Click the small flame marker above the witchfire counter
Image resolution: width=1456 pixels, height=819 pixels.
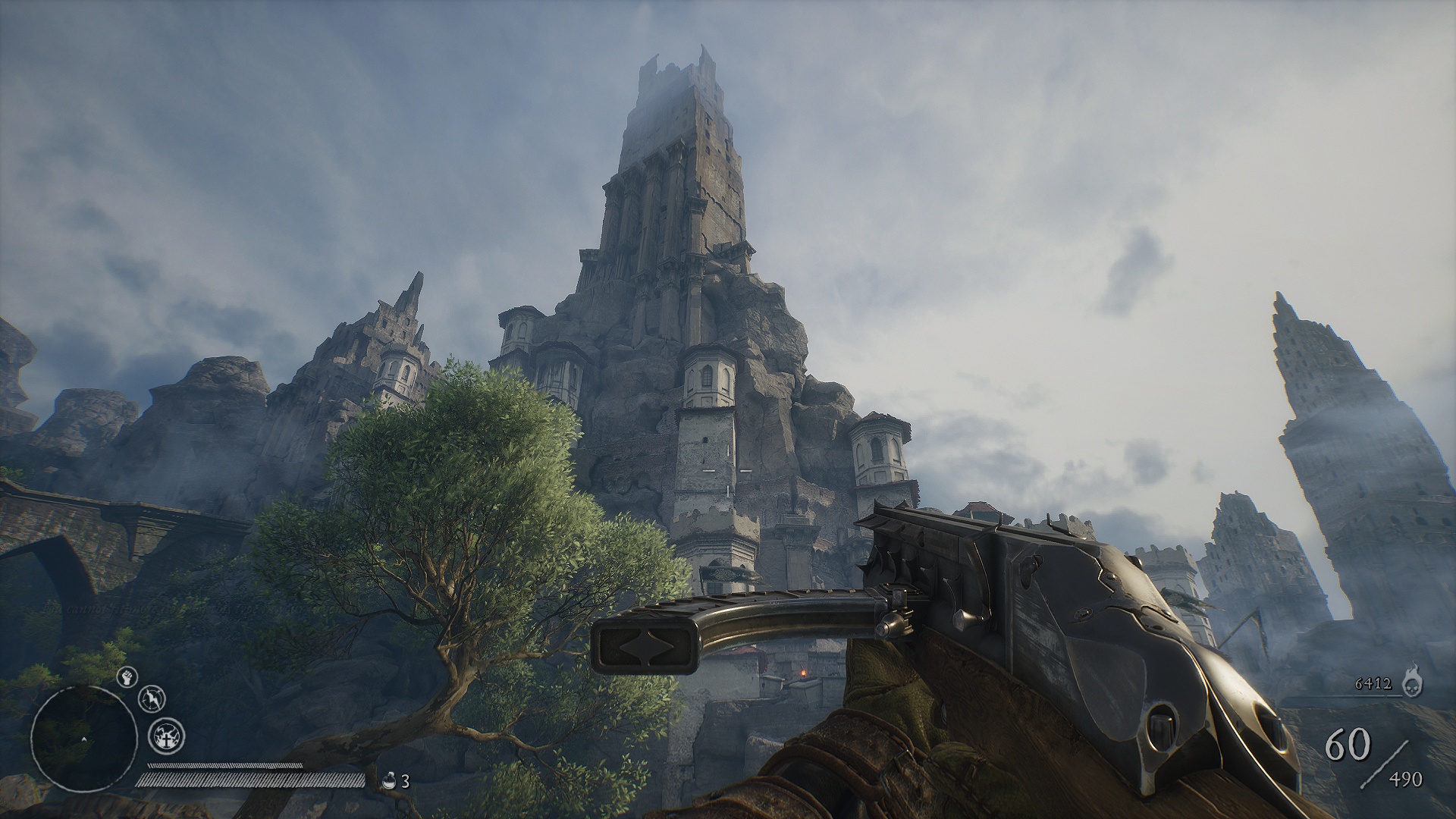click(1412, 666)
